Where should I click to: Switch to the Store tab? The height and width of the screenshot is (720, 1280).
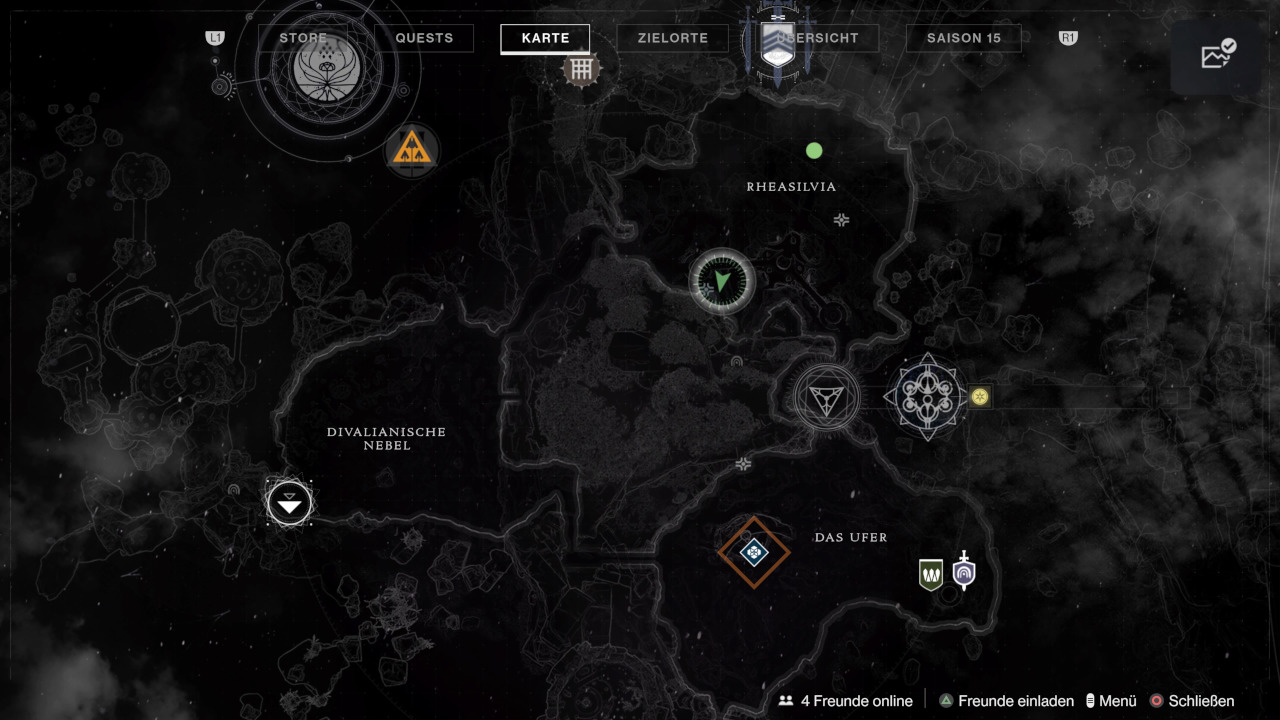point(303,38)
